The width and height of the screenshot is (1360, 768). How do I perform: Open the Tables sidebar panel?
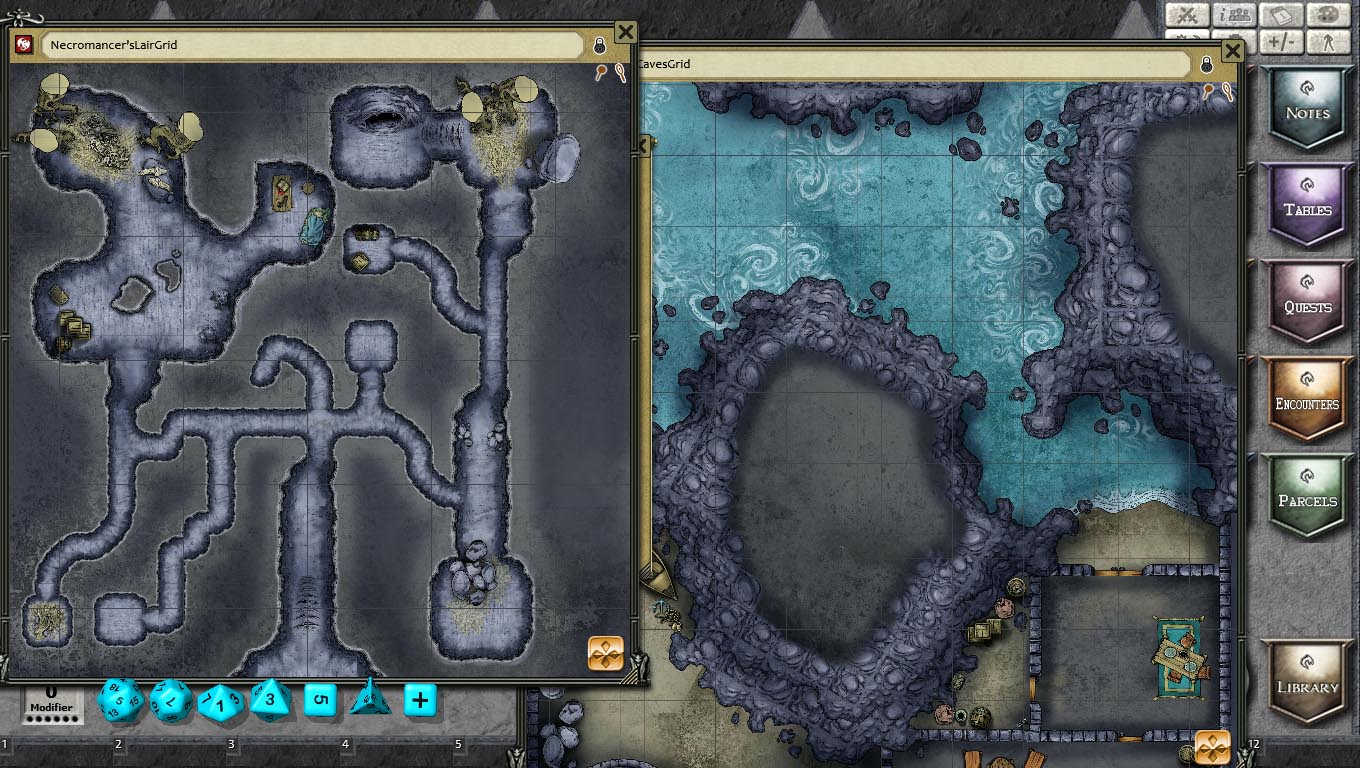coord(1307,204)
